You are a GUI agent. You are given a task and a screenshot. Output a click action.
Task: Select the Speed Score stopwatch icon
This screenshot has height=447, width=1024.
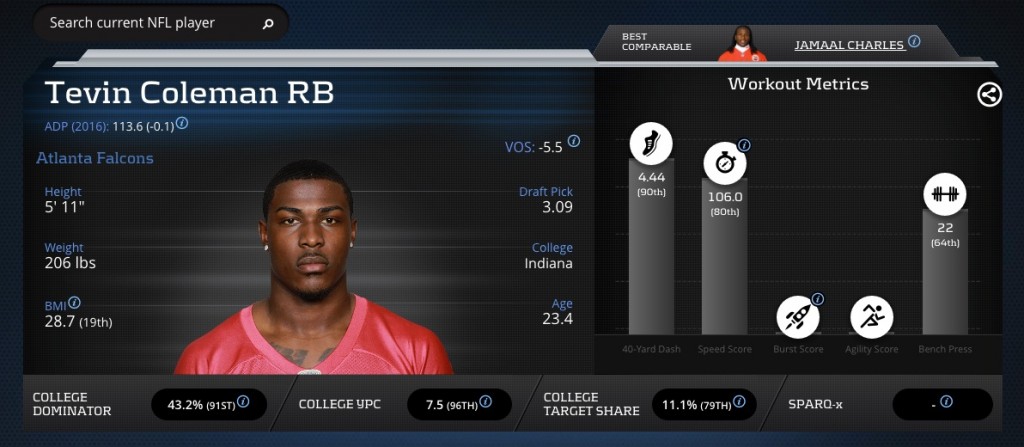coord(724,163)
